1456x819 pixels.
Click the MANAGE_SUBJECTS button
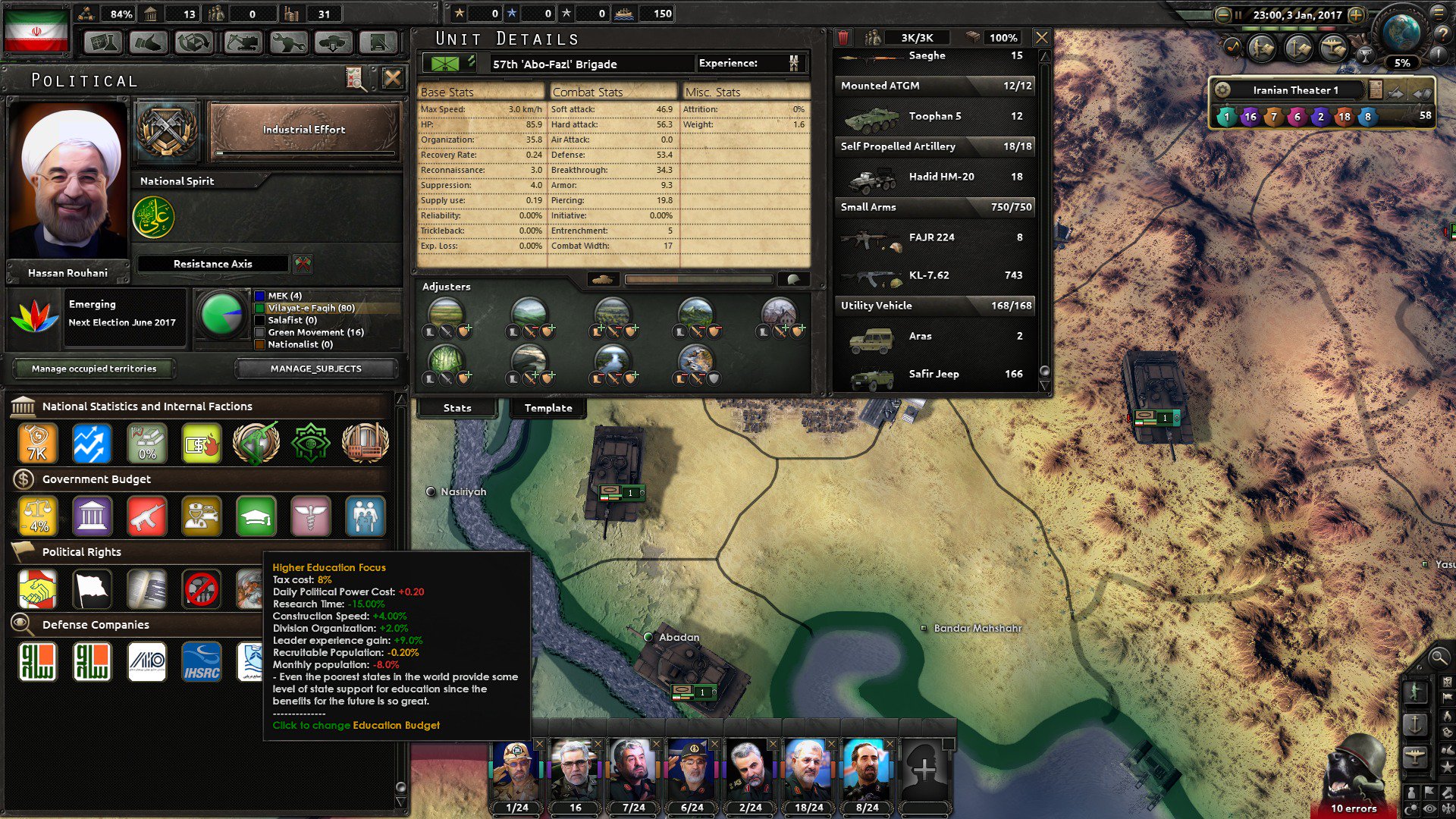(315, 369)
